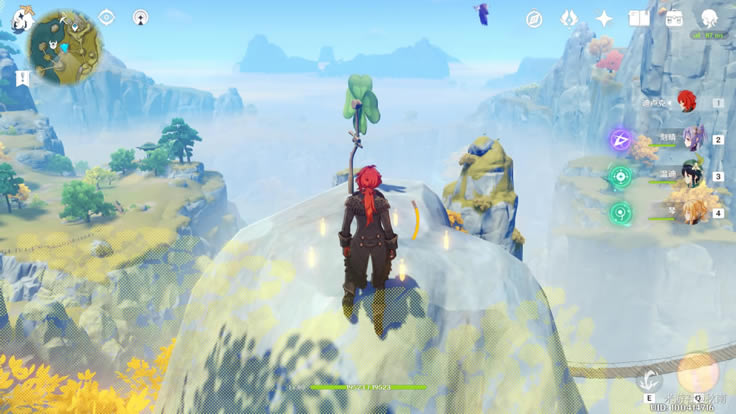Open the character head silhouette icon
Viewport: 736px width, 414px height.
point(709,18)
